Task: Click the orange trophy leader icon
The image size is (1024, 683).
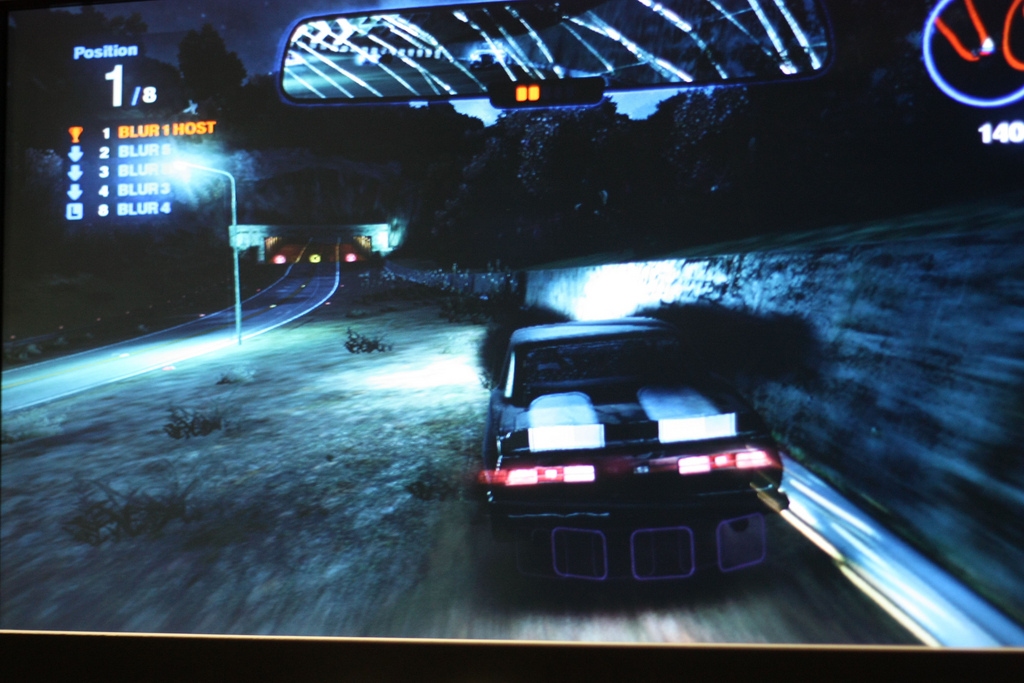Action: point(75,132)
